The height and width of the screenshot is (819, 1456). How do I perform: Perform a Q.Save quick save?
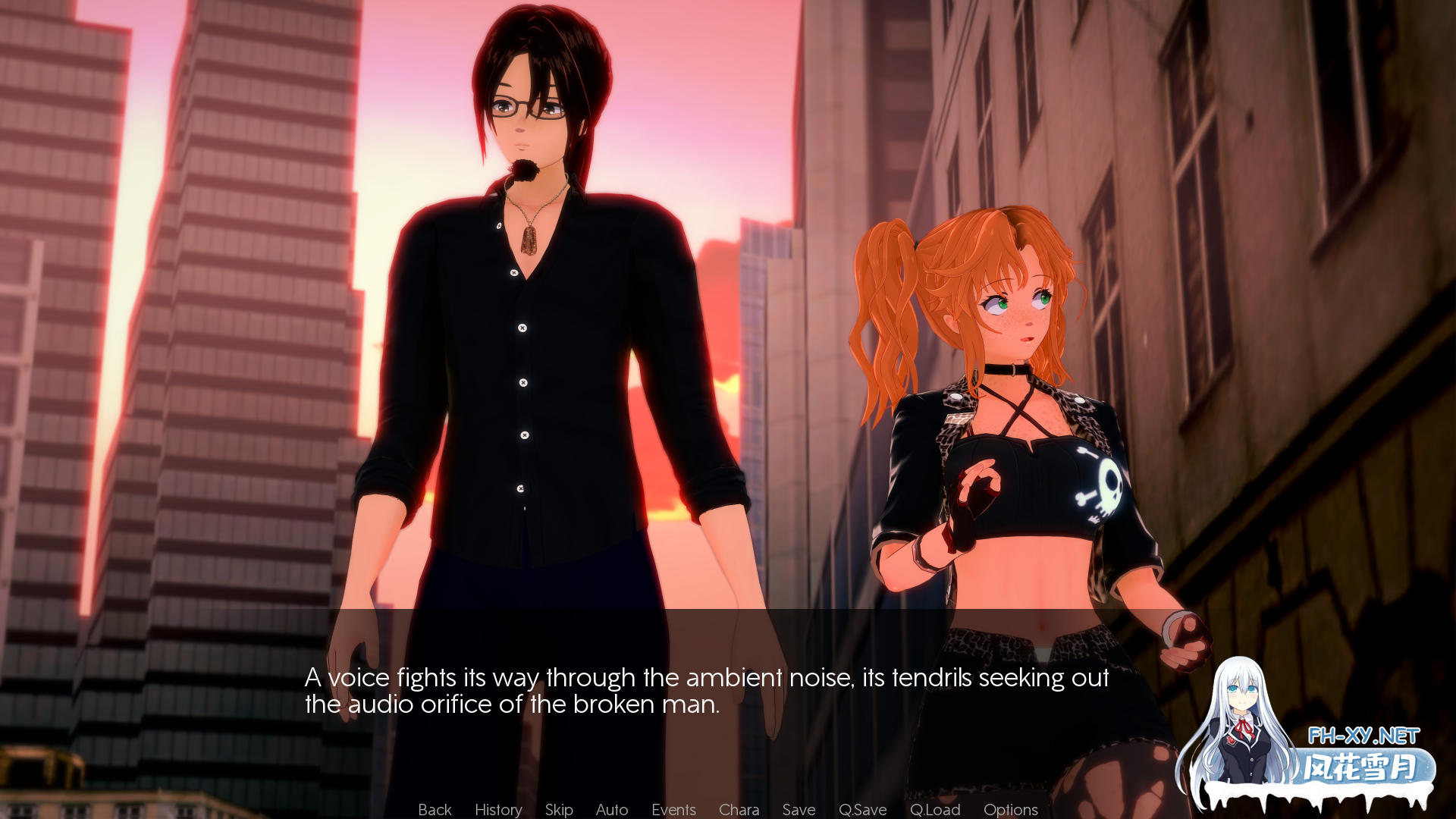point(863,809)
